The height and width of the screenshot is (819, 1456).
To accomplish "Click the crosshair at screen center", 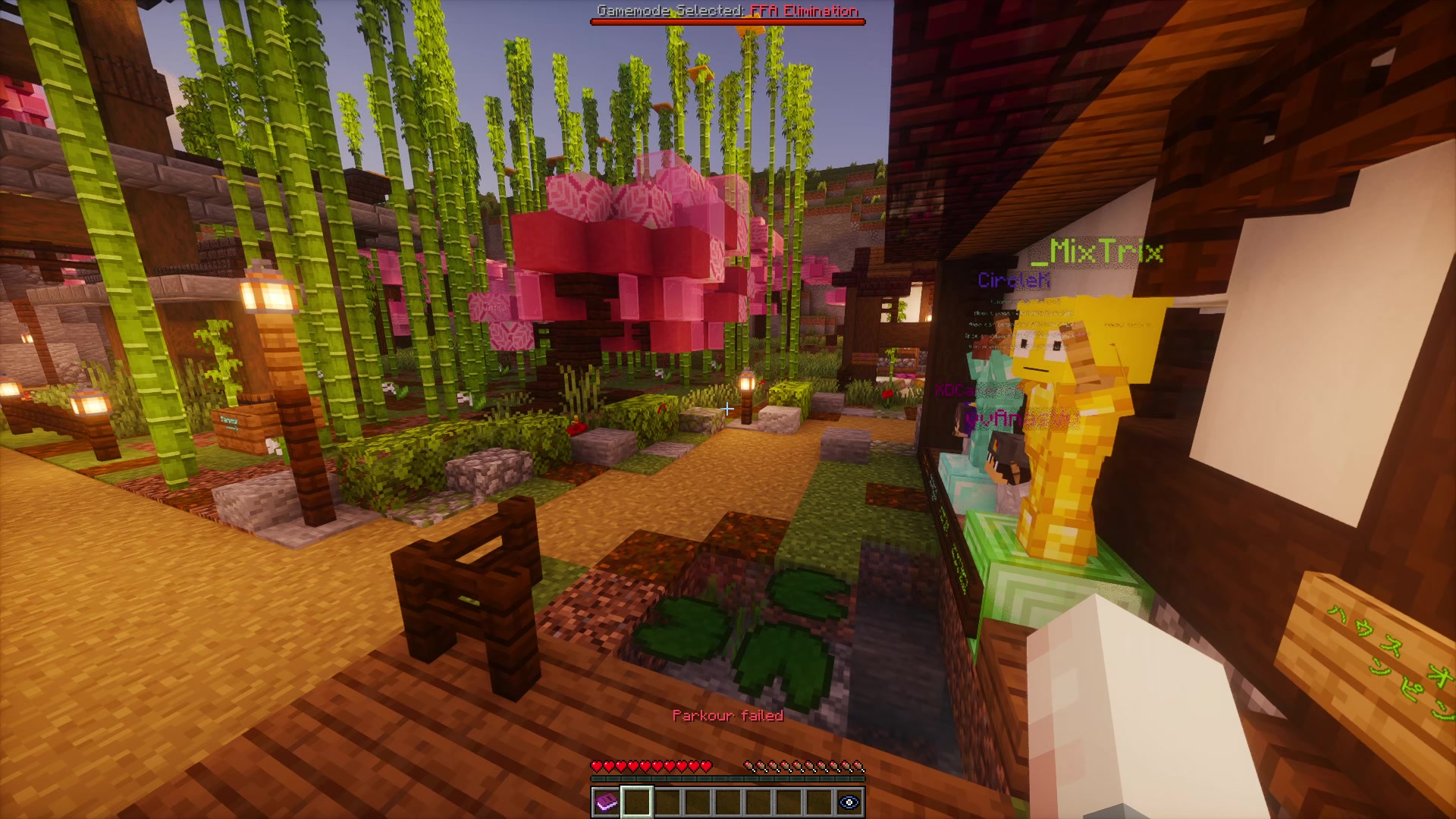I will coord(728,409).
